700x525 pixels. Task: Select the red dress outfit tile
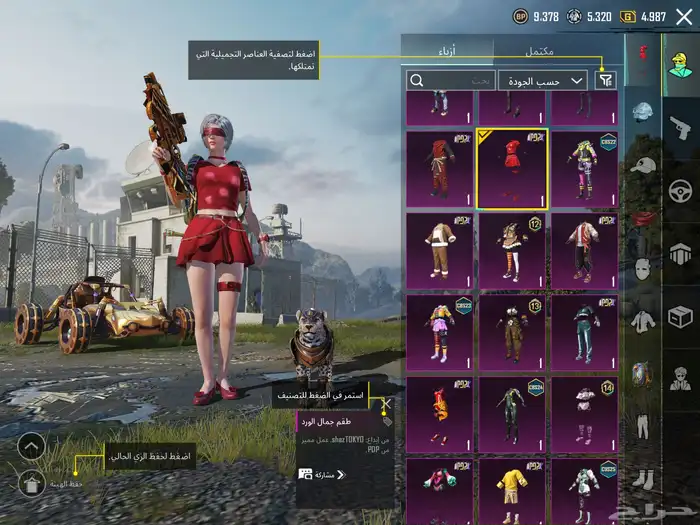point(512,168)
